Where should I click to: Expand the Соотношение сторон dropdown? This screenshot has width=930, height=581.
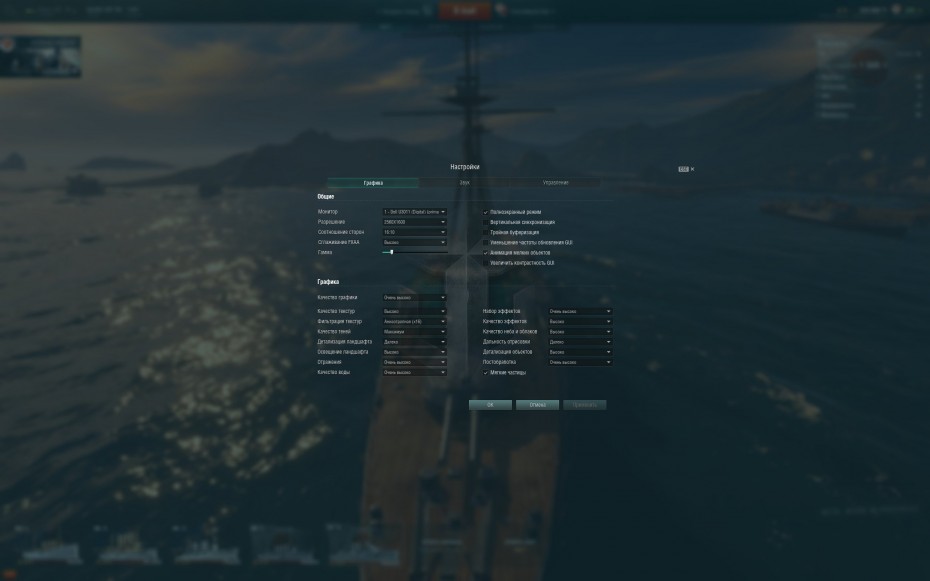(414, 232)
